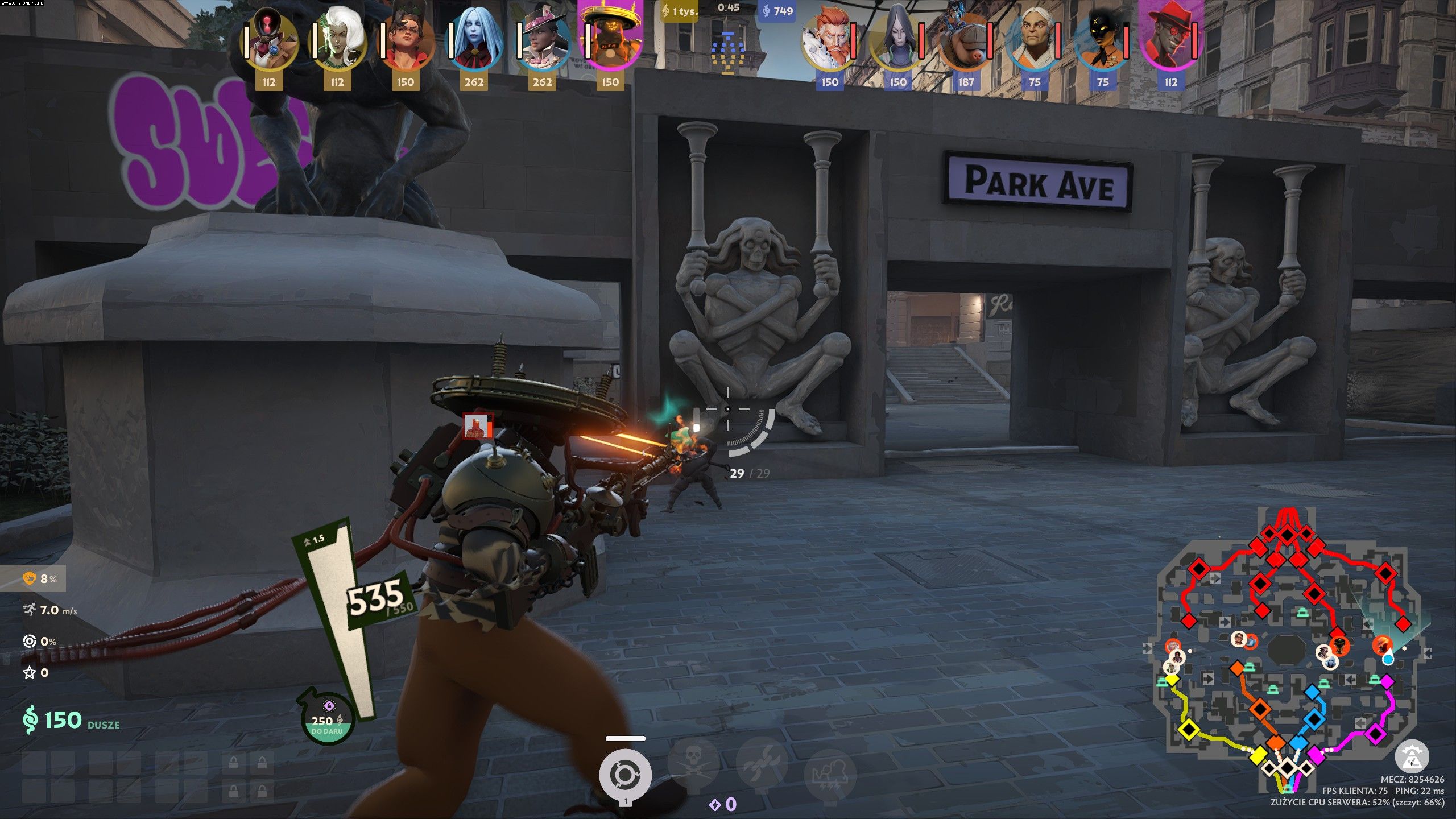The image size is (1456, 819).
Task: Select the grey-haired old man's portrait
Action: coord(1034,40)
